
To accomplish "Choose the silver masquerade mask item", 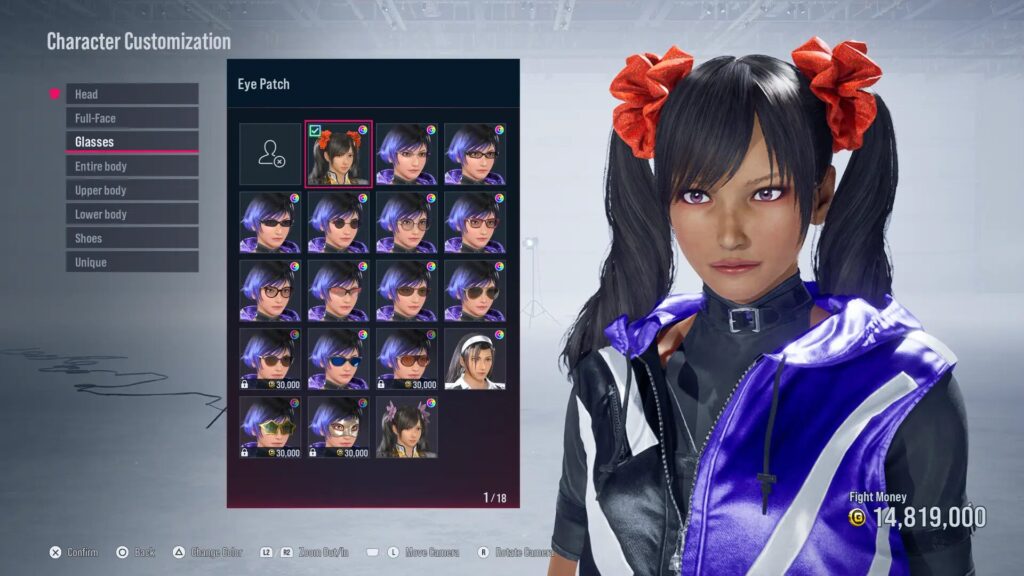I will pos(338,427).
